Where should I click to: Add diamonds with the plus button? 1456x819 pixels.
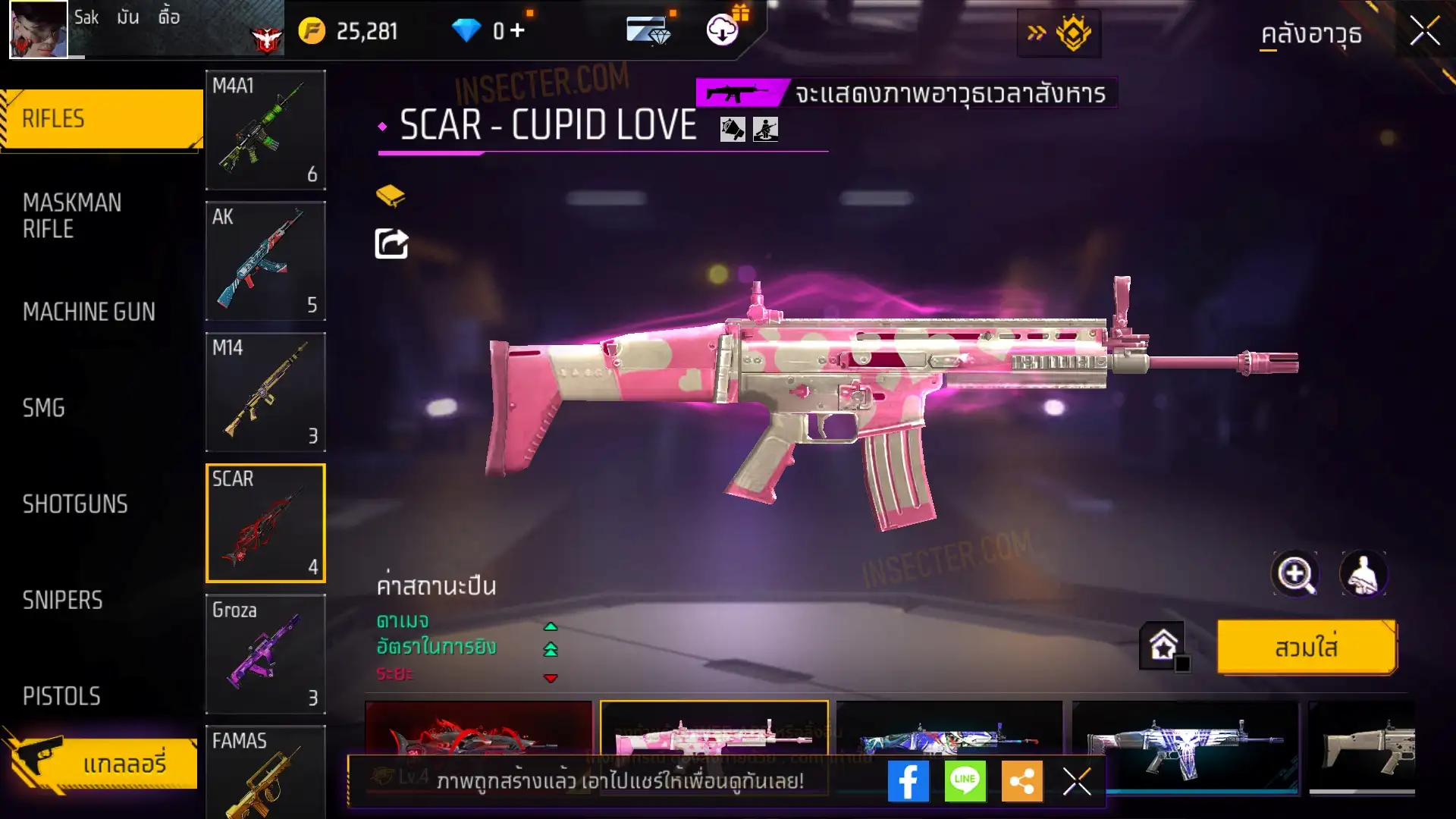[517, 30]
